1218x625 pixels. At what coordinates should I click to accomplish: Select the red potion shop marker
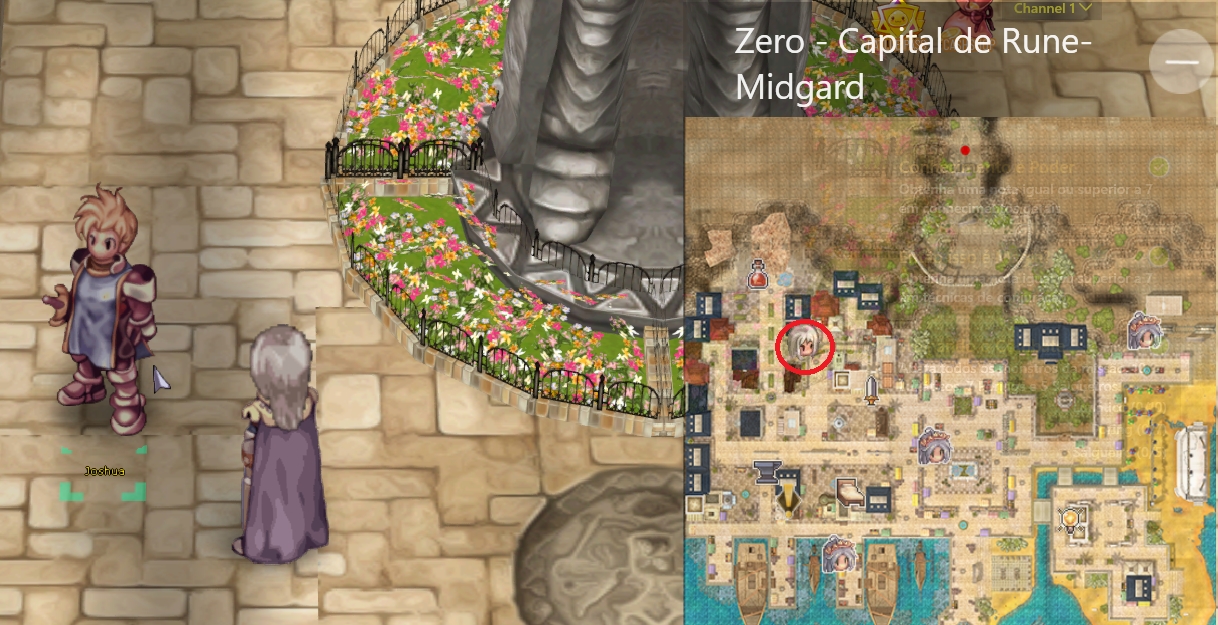759,274
